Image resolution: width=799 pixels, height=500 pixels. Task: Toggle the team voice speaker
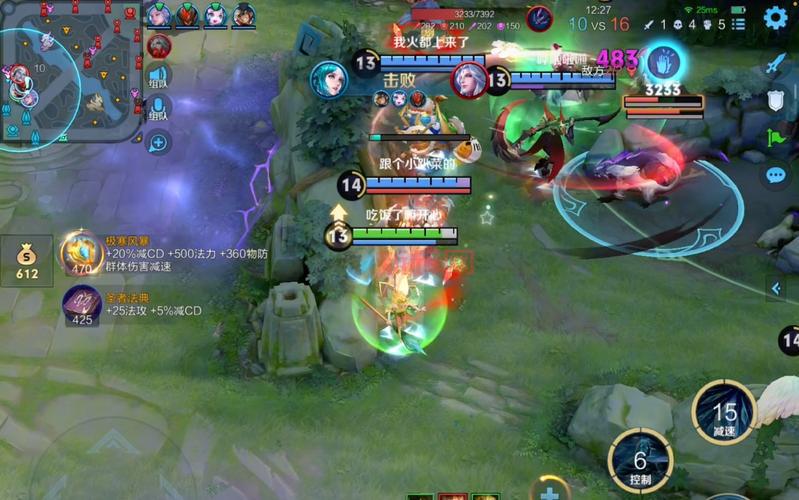(158, 76)
